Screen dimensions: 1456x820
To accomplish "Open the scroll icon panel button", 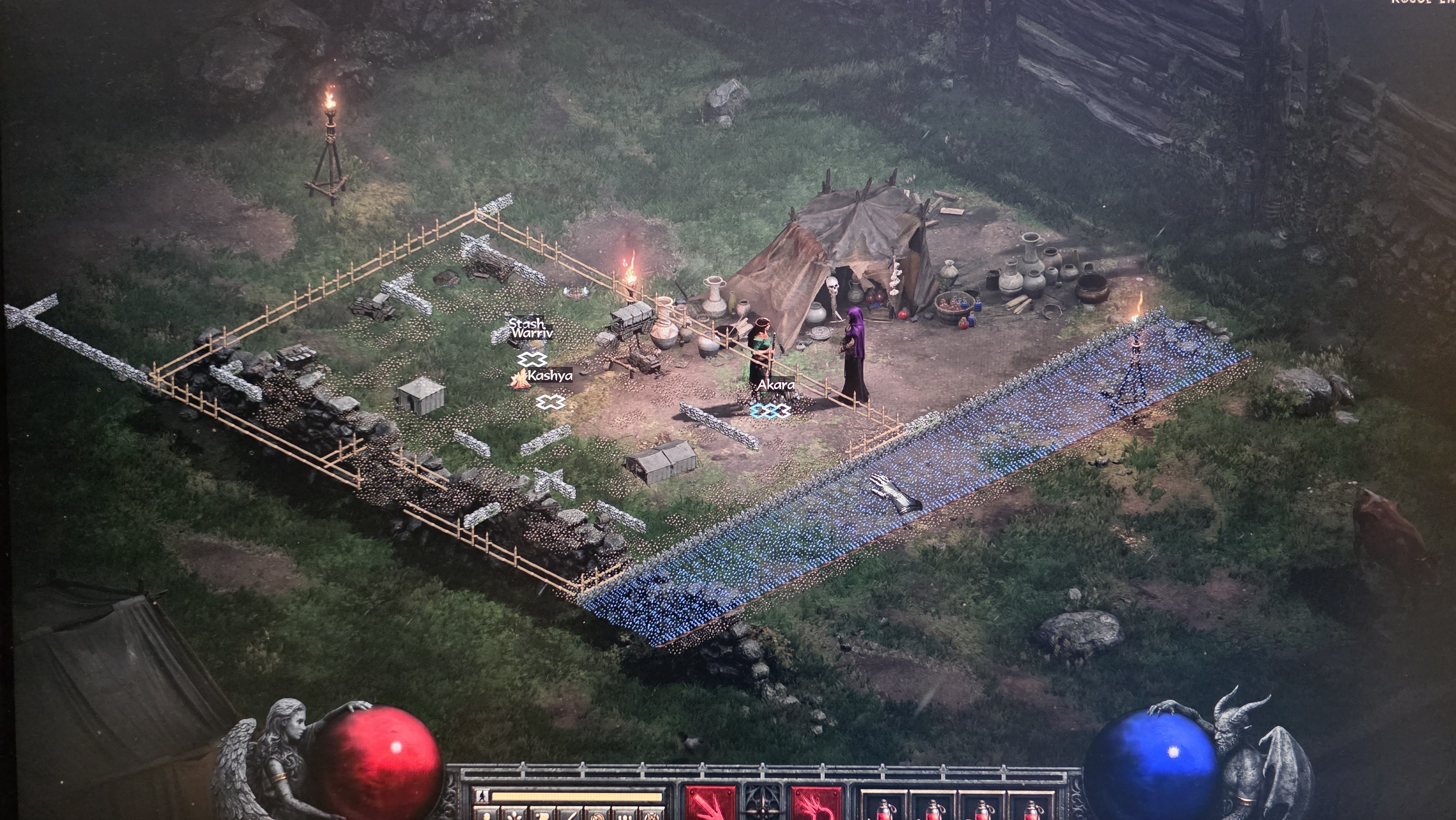I will coord(543,816).
